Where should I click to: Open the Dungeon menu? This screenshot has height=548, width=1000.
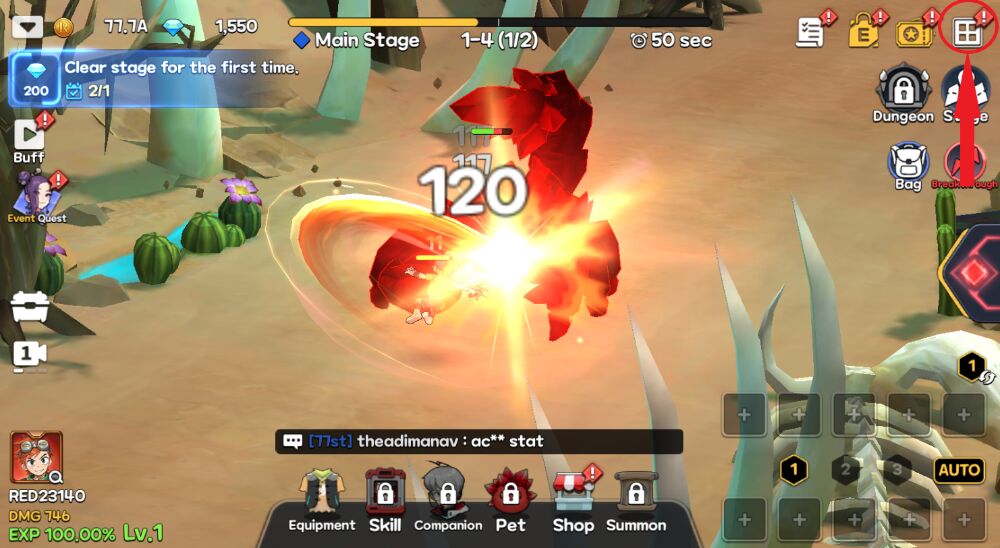(903, 94)
